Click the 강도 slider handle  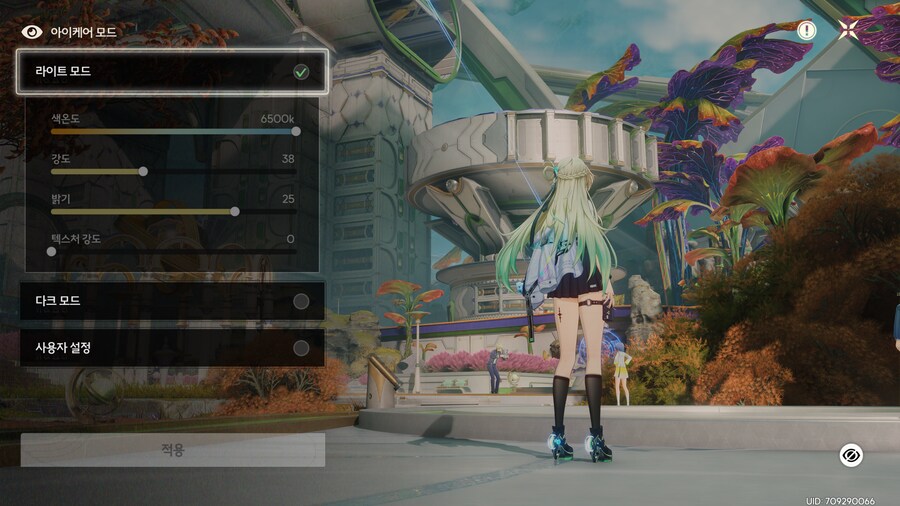(x=143, y=171)
